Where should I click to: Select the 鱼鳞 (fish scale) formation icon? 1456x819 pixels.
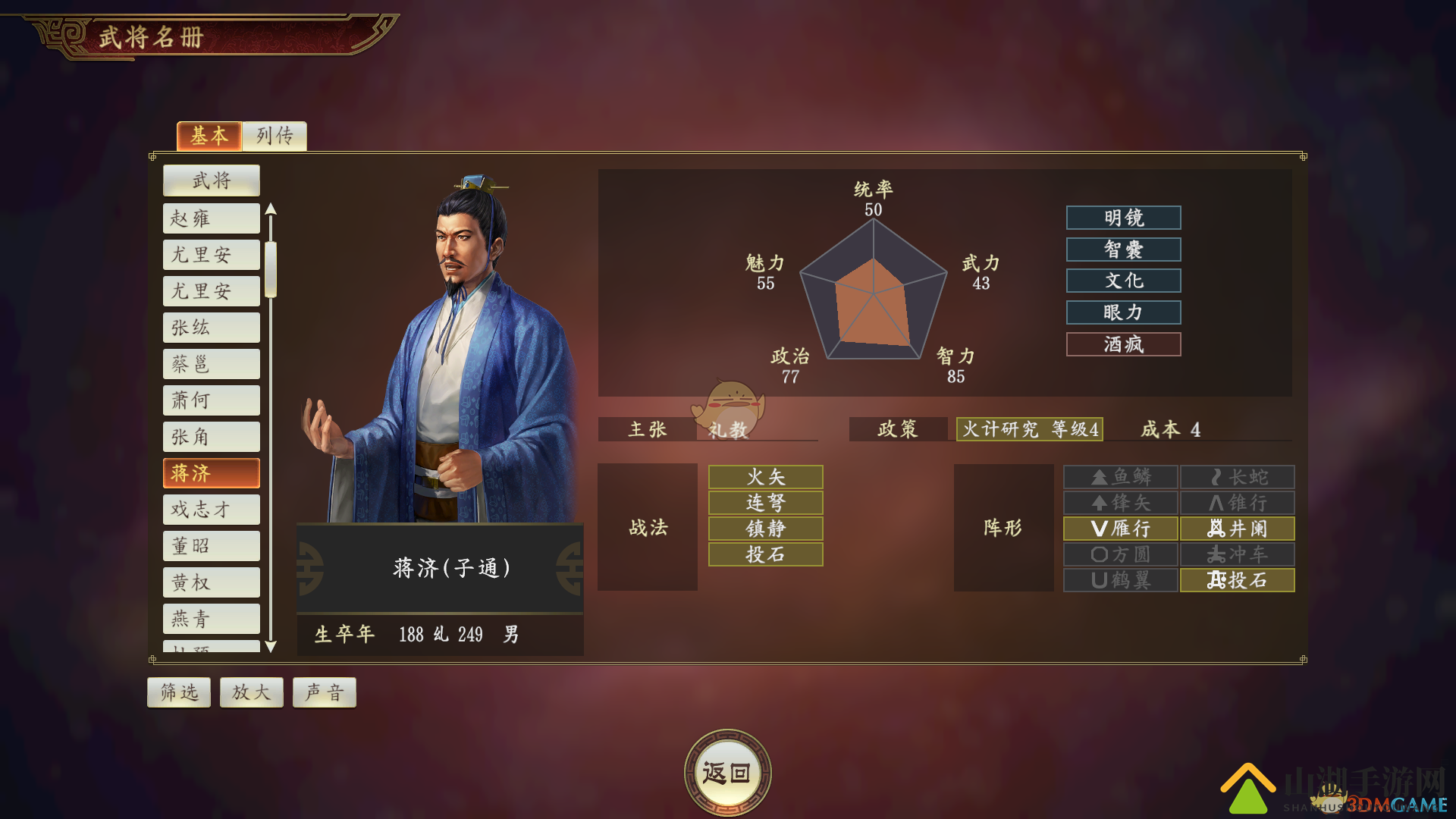coord(1121,477)
